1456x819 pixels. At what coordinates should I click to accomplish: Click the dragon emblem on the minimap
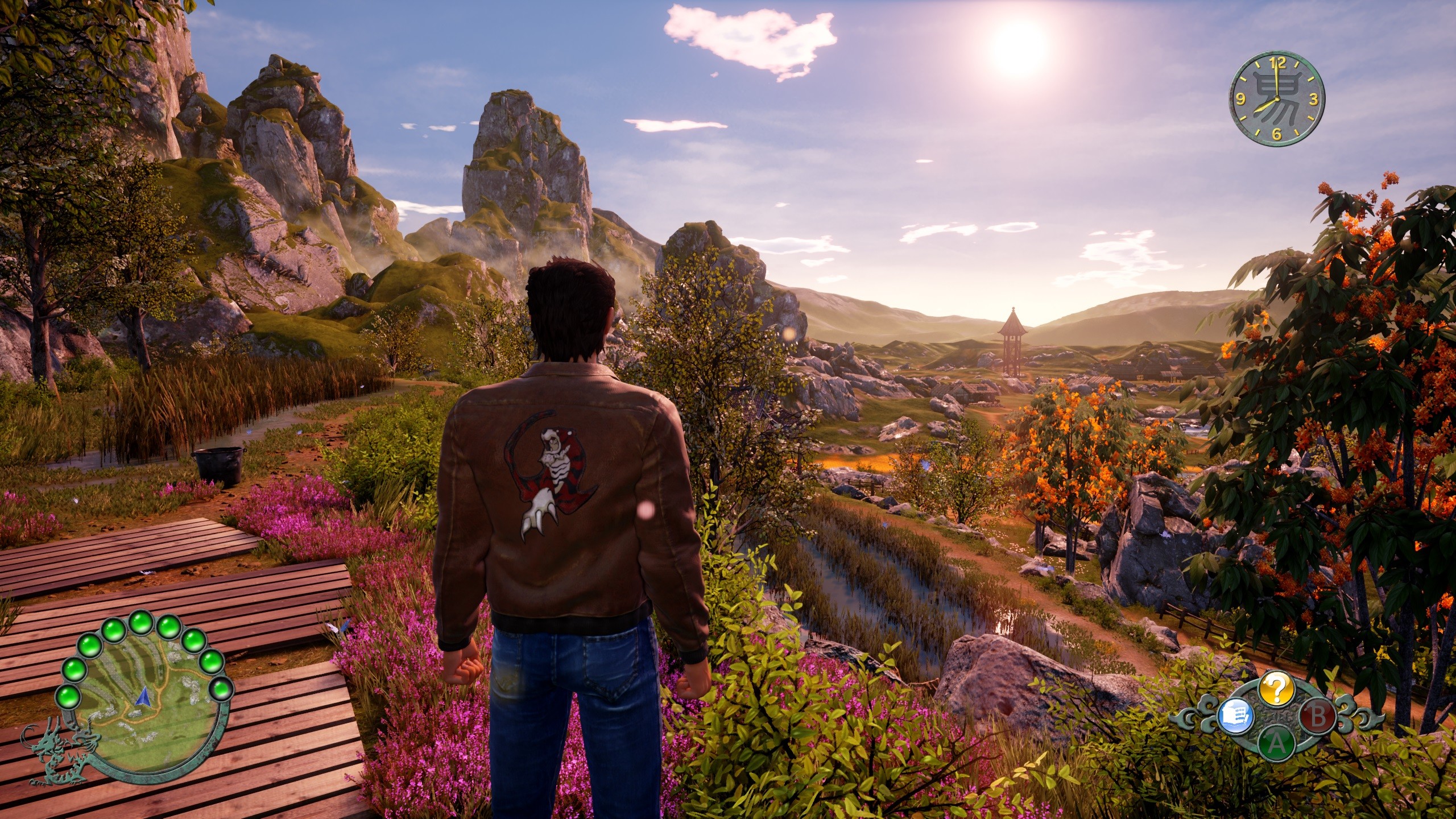(x=56, y=751)
